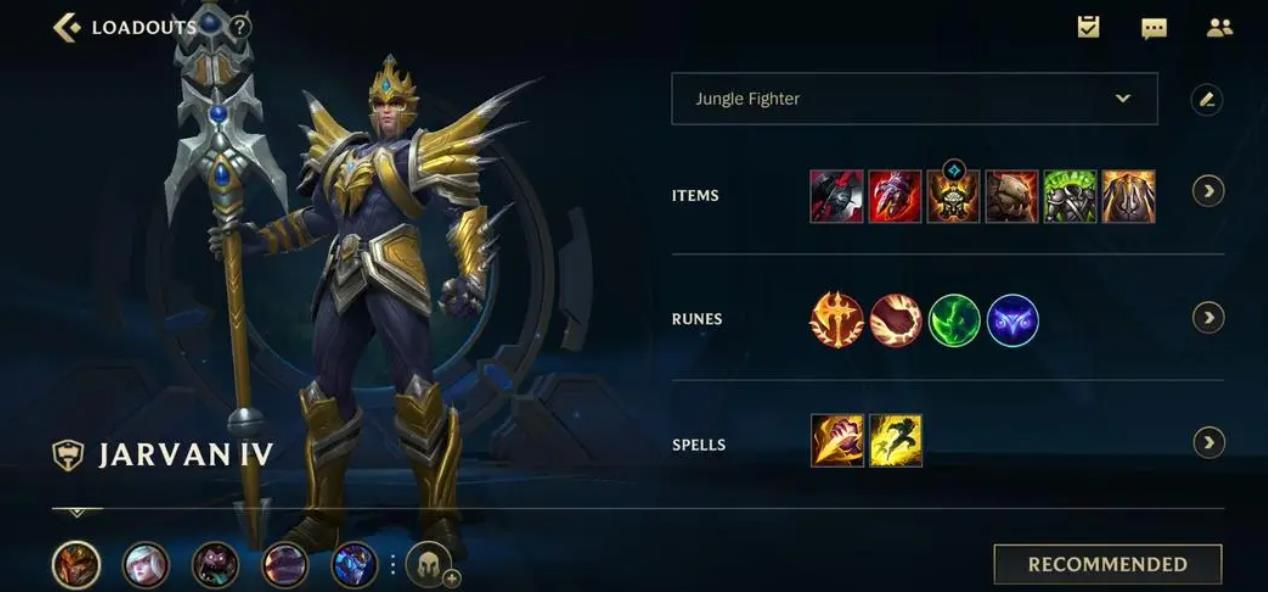Select the Black Cleaver axe item
The height and width of the screenshot is (592, 1268).
(836, 196)
